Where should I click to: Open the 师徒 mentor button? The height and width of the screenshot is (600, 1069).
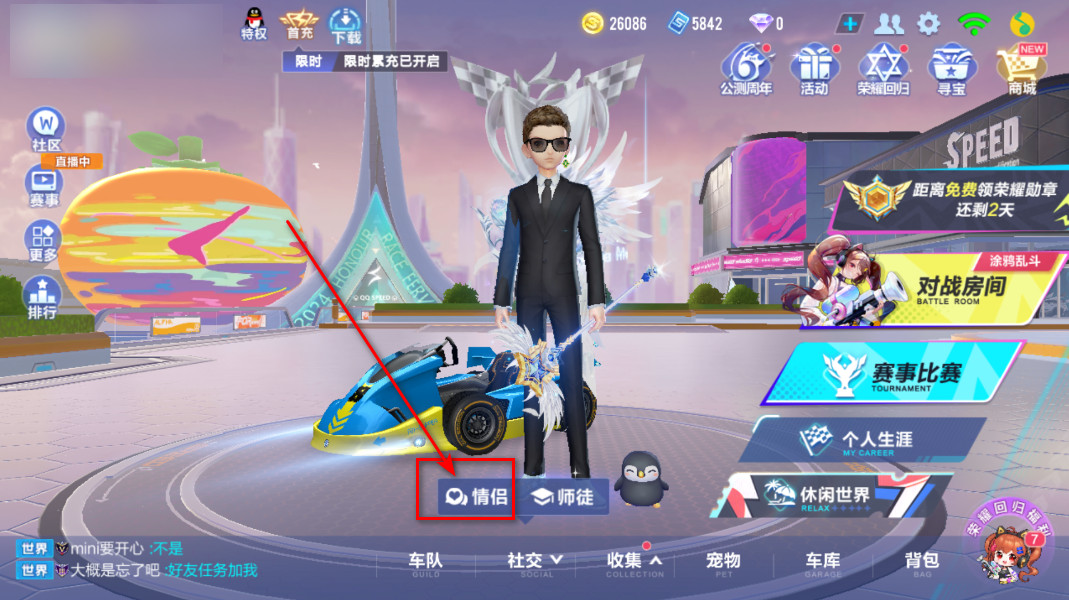pos(562,497)
